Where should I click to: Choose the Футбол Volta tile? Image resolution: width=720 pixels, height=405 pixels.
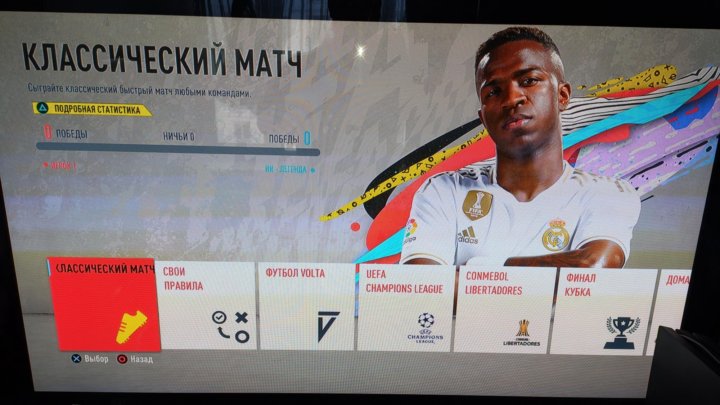pos(308,308)
